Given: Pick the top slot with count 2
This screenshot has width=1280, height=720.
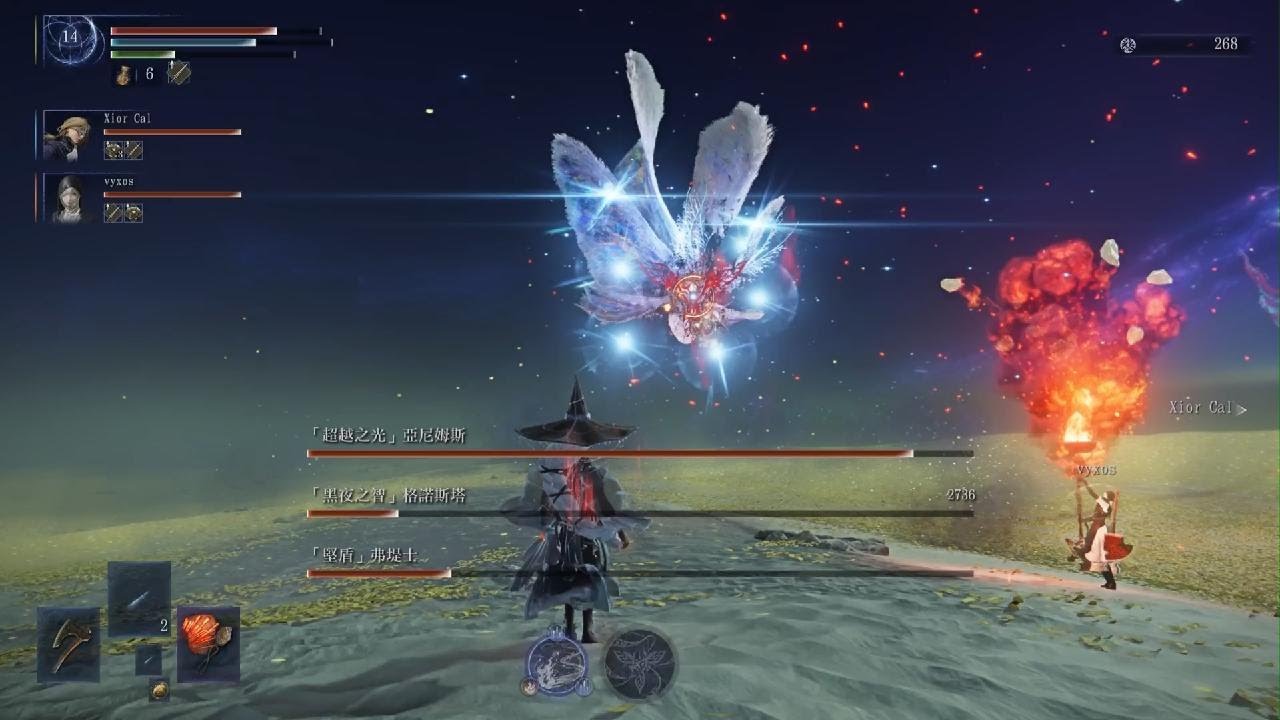Looking at the screenshot, I should point(139,599).
